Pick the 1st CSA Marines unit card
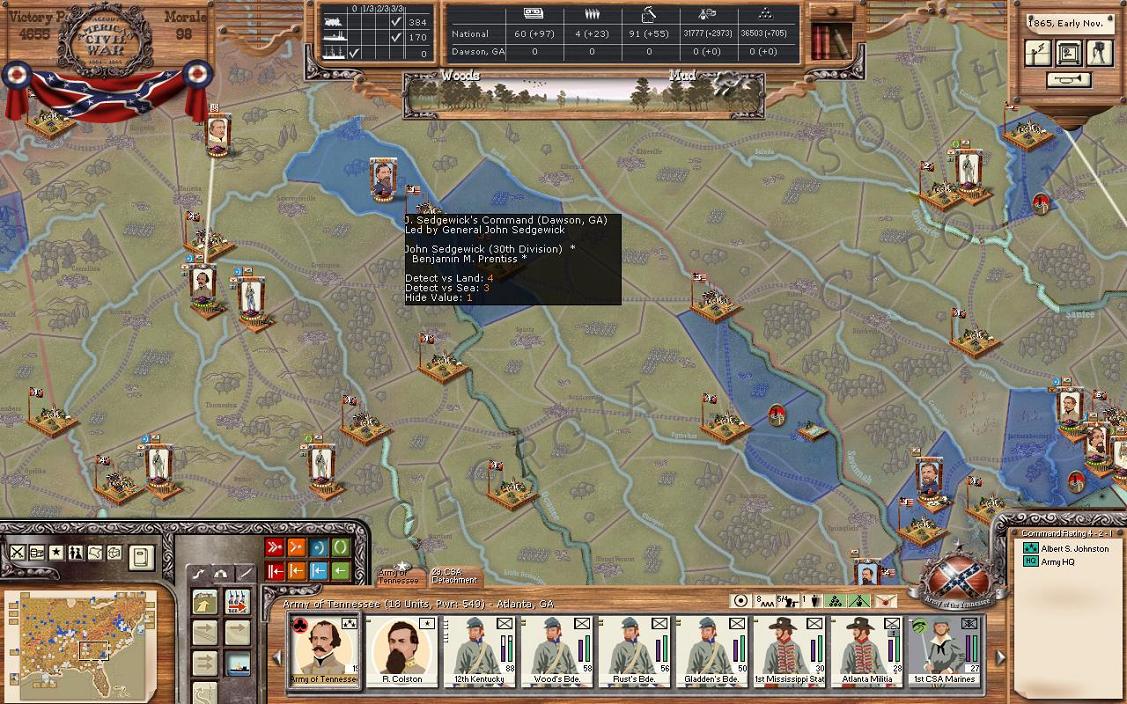The height and width of the screenshot is (704, 1127). click(x=942, y=648)
